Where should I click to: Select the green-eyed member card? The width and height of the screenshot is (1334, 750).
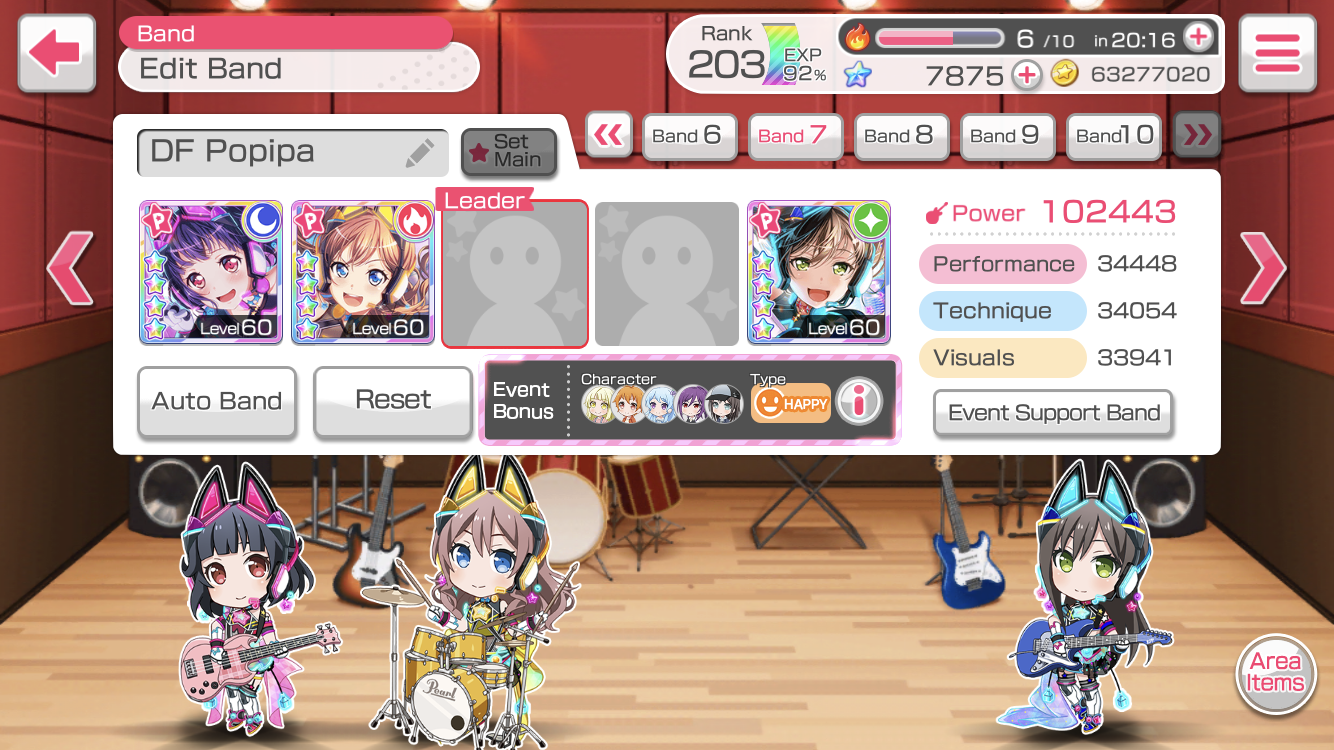point(819,272)
